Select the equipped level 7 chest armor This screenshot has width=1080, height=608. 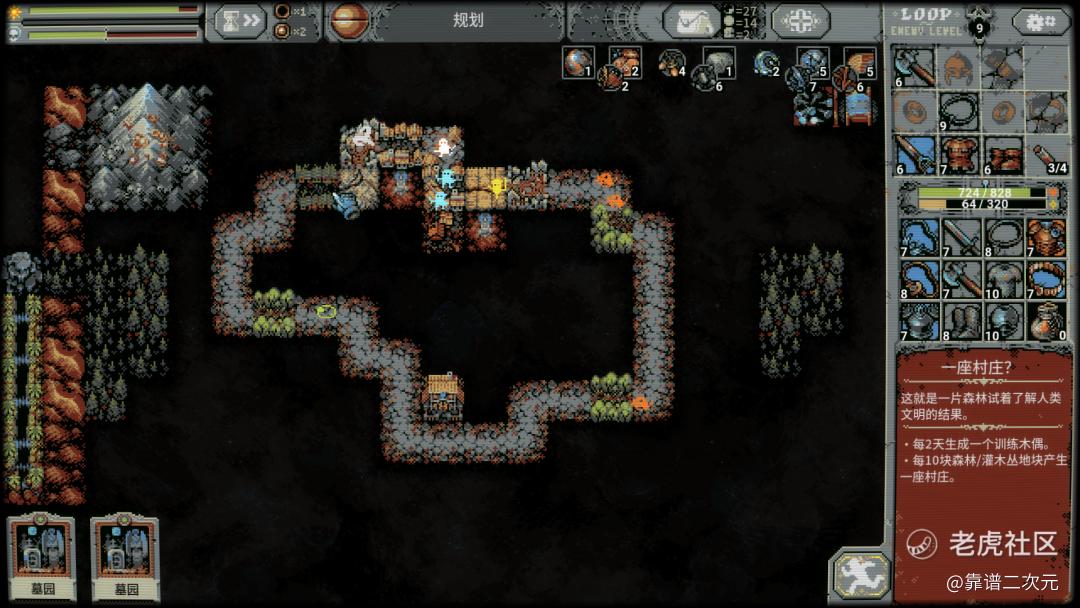point(958,155)
